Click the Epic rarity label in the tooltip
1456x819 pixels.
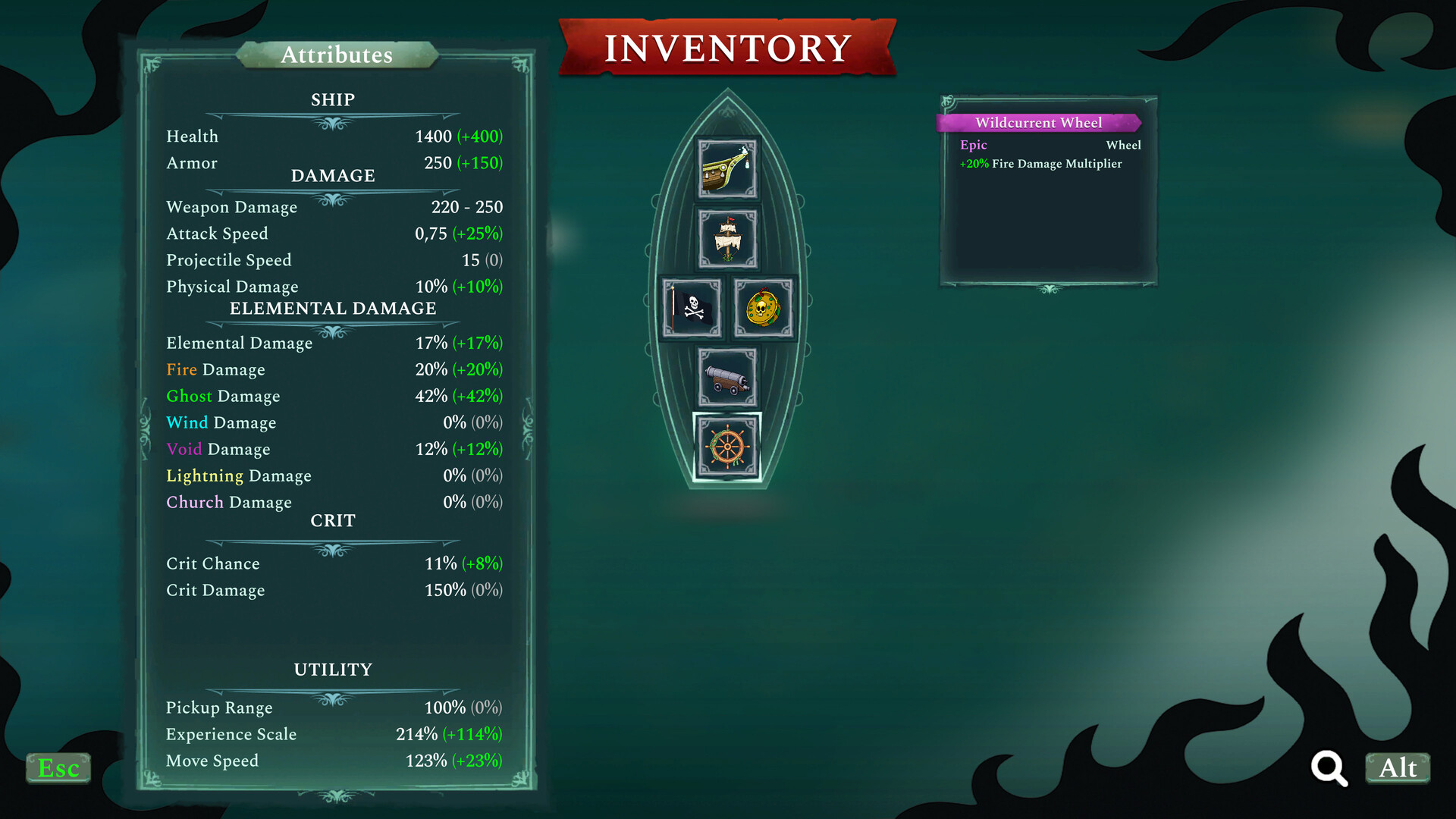point(973,145)
